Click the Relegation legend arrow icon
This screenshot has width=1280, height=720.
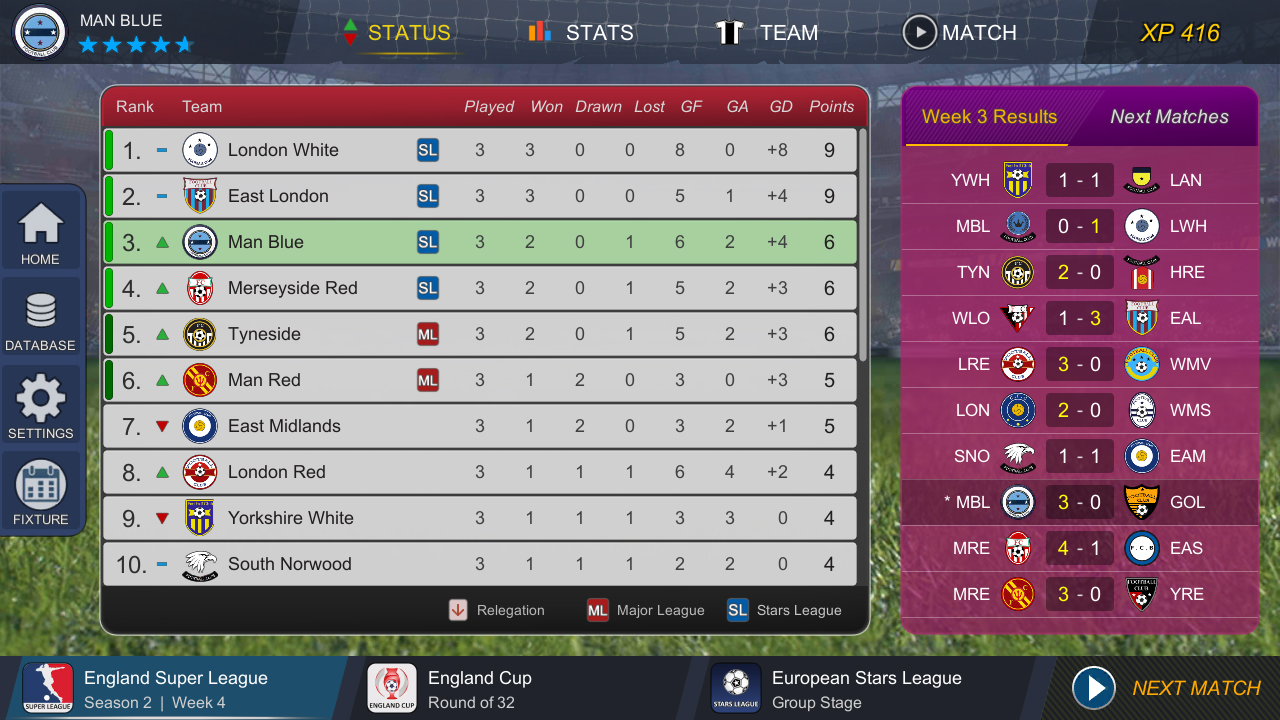[x=459, y=610]
